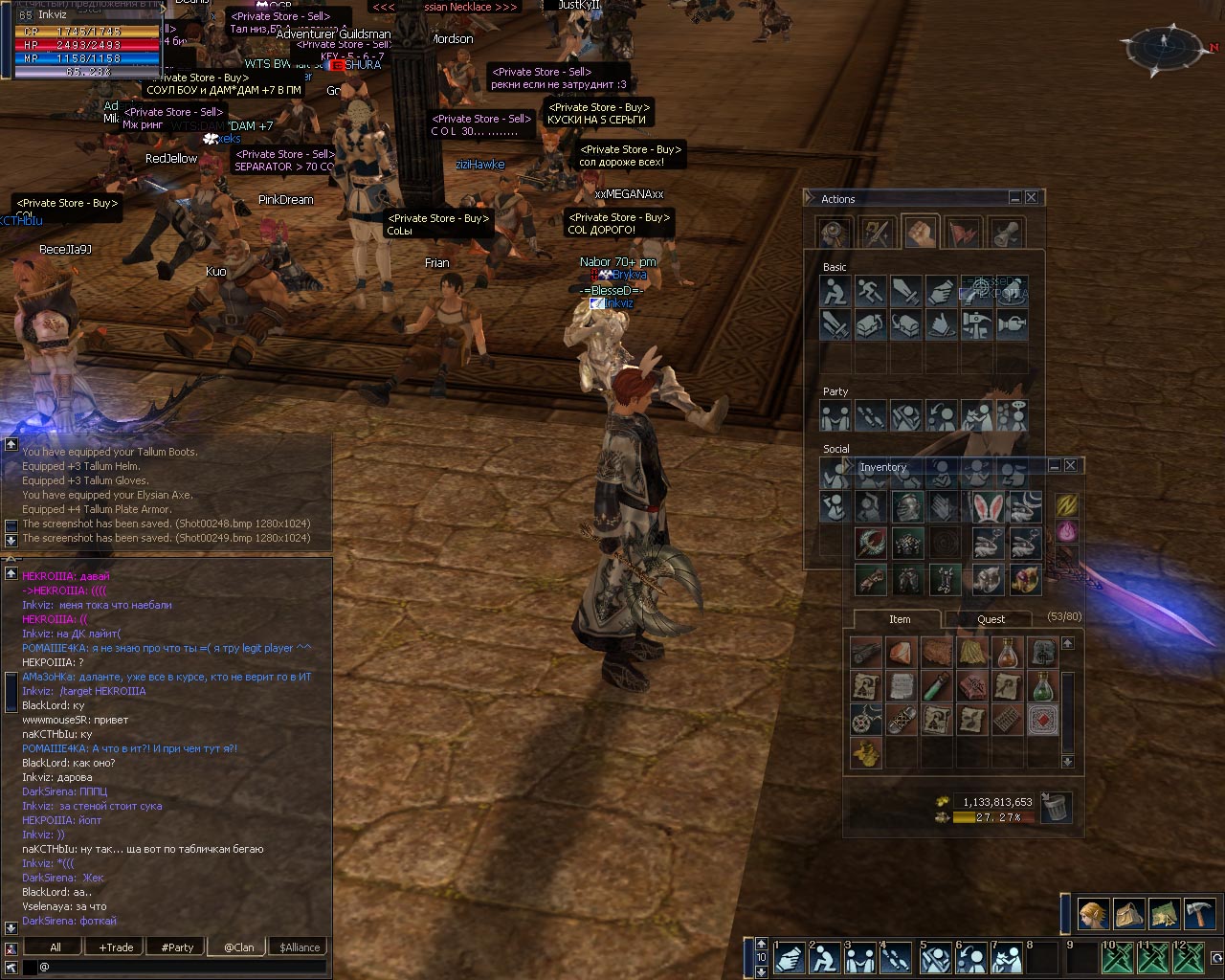Switch to the +Trade chat tab
Image resolution: width=1225 pixels, height=980 pixels.
coord(116,947)
